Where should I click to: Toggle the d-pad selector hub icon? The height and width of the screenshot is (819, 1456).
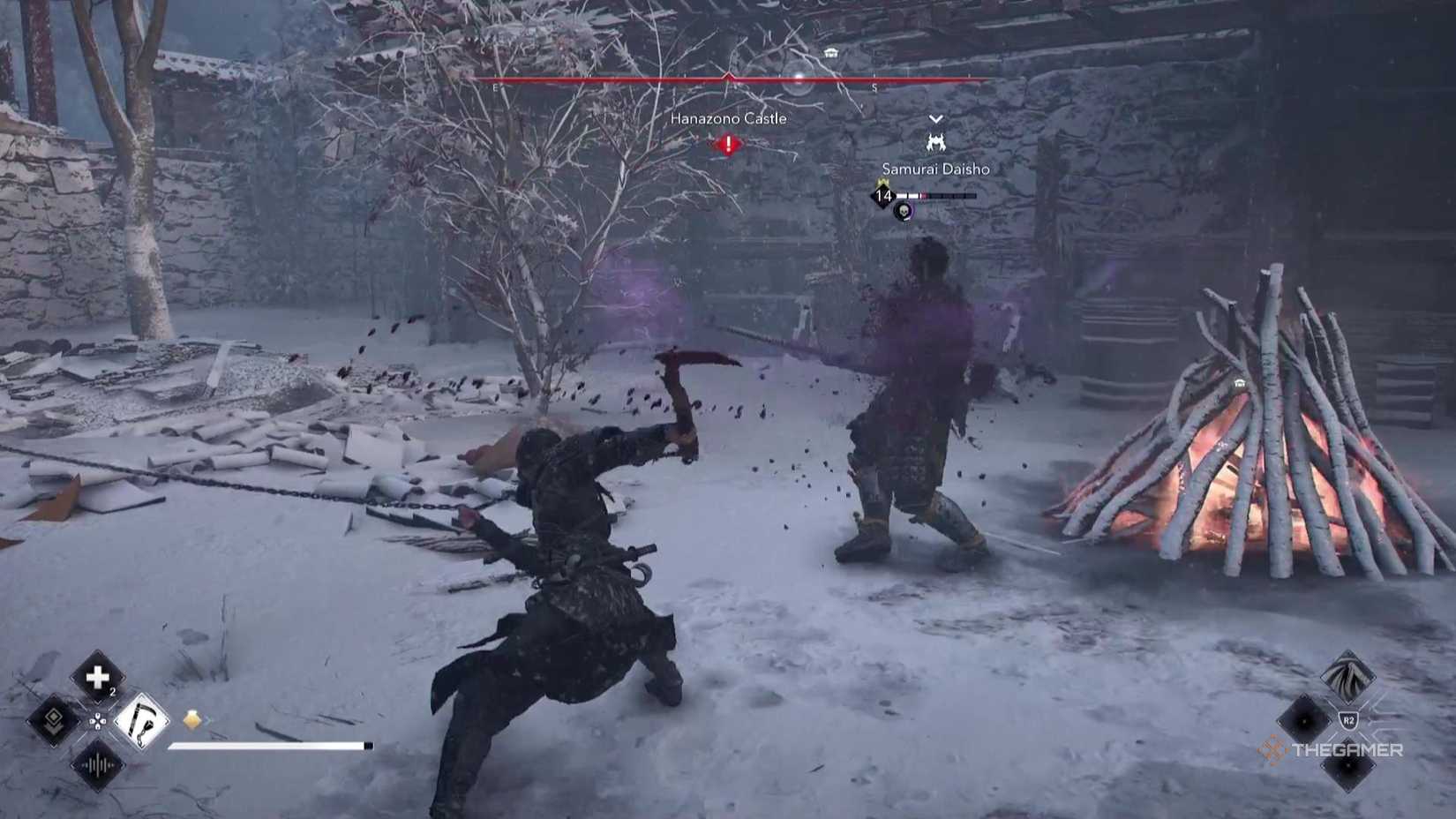pos(99,722)
